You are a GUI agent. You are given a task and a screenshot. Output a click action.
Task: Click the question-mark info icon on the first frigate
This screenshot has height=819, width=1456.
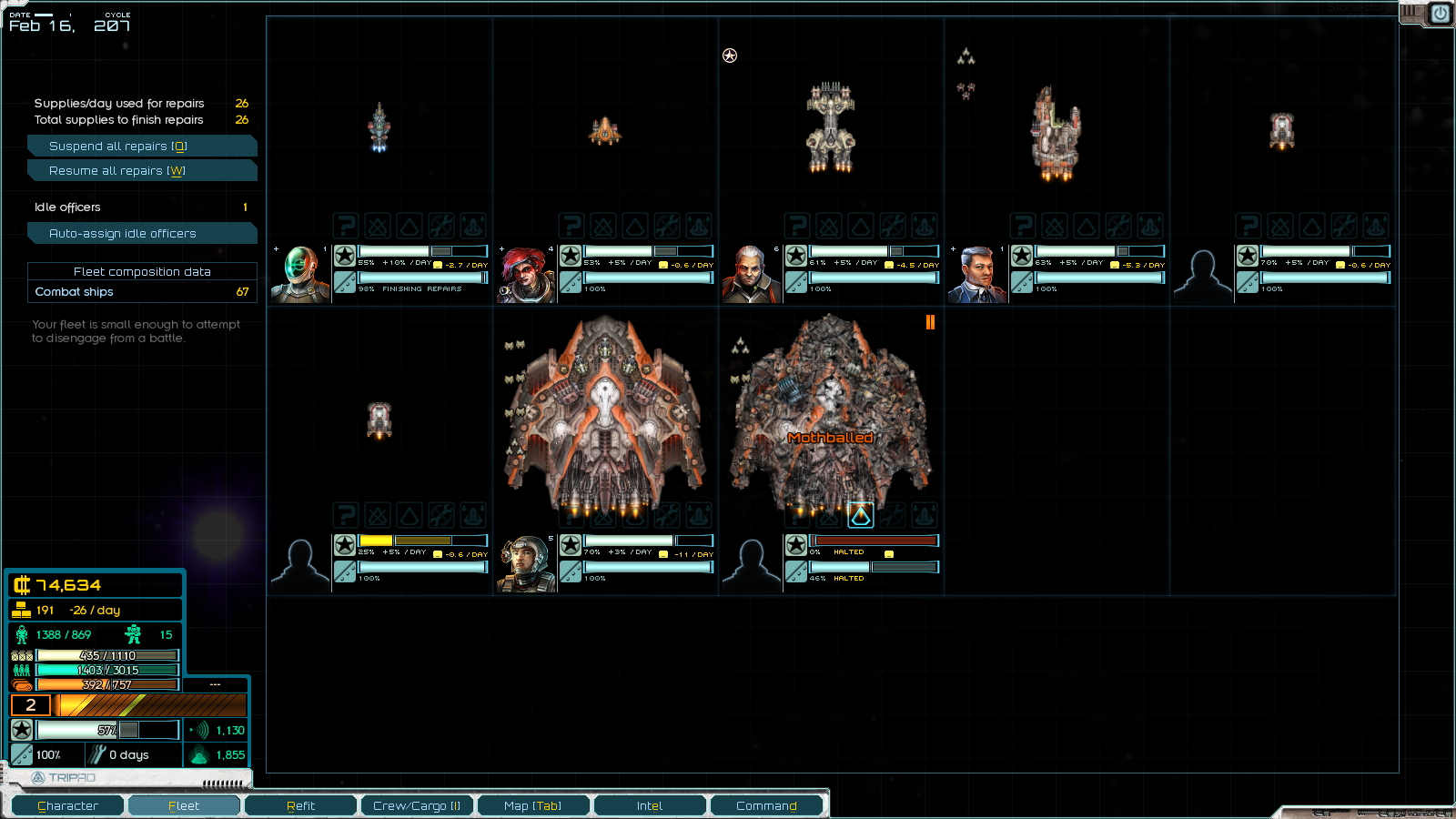tap(346, 226)
